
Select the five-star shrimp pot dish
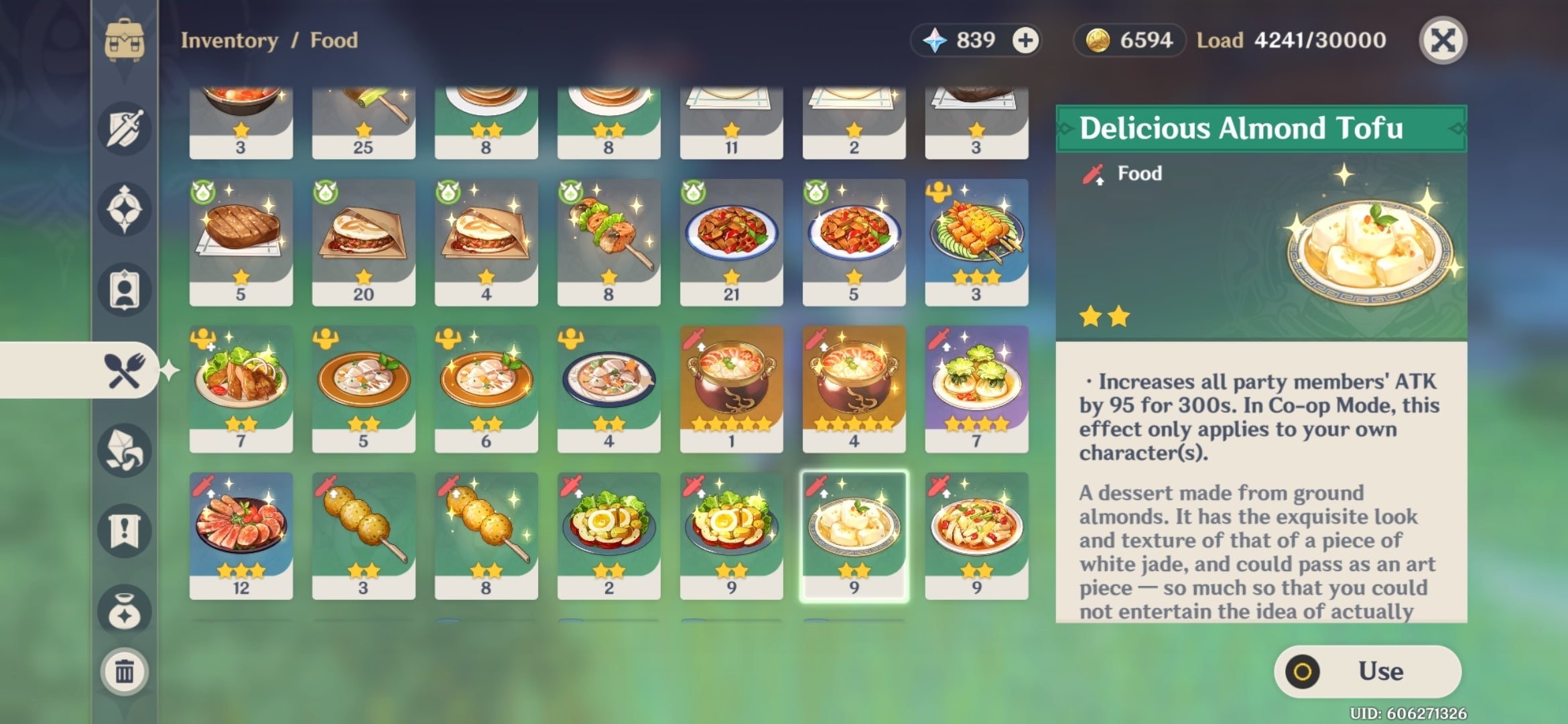coord(730,385)
